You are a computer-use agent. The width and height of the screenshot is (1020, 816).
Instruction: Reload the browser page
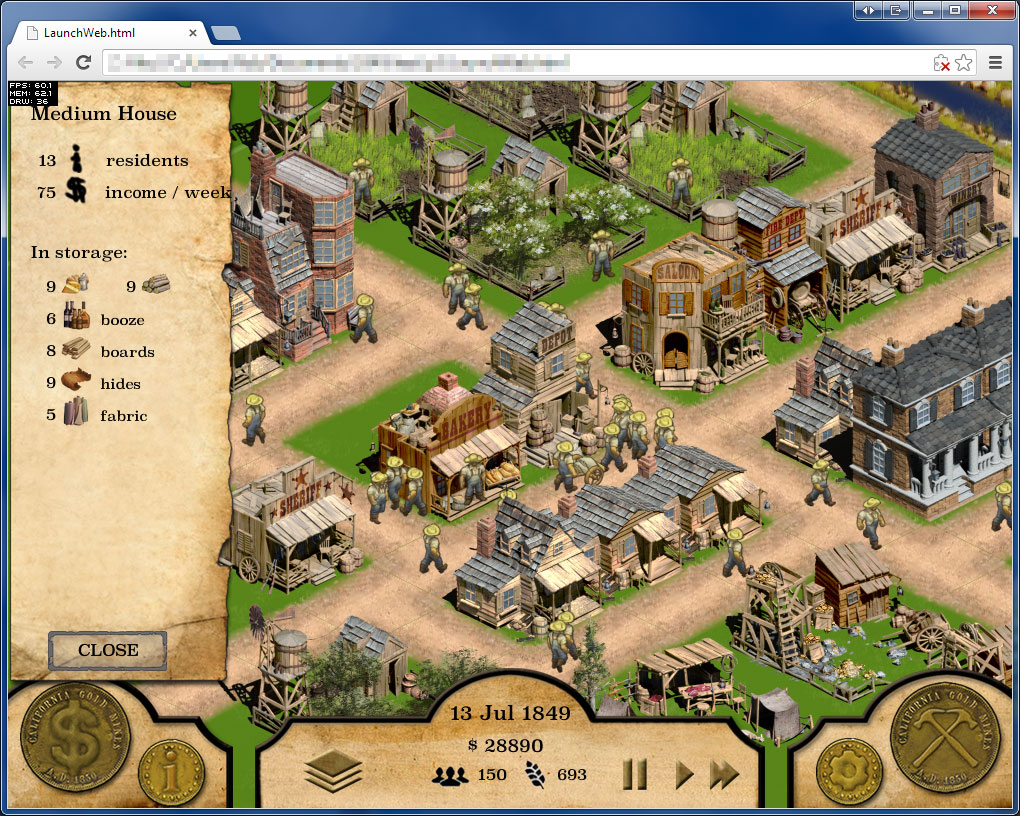(x=84, y=63)
